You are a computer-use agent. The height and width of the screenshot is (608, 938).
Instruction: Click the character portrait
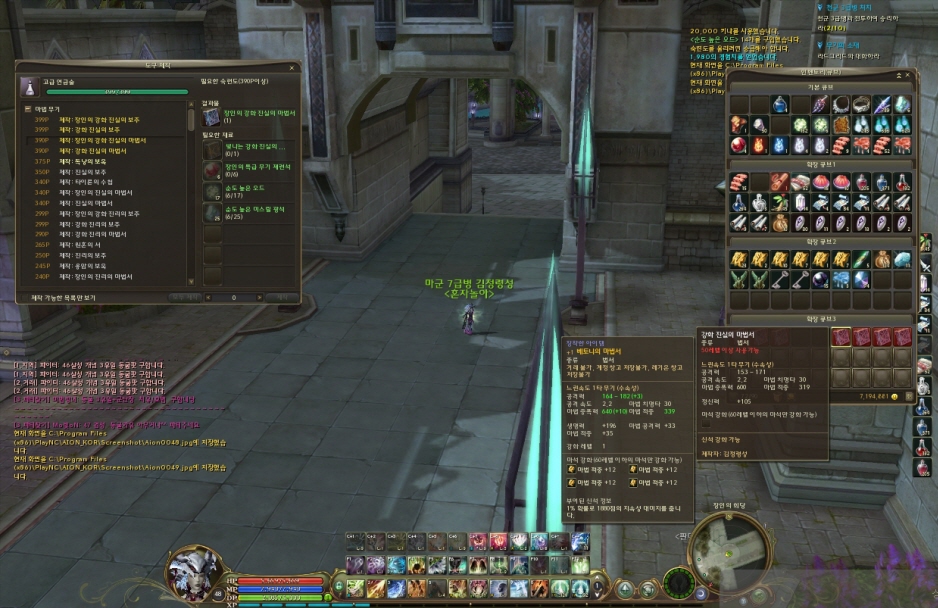pos(195,572)
